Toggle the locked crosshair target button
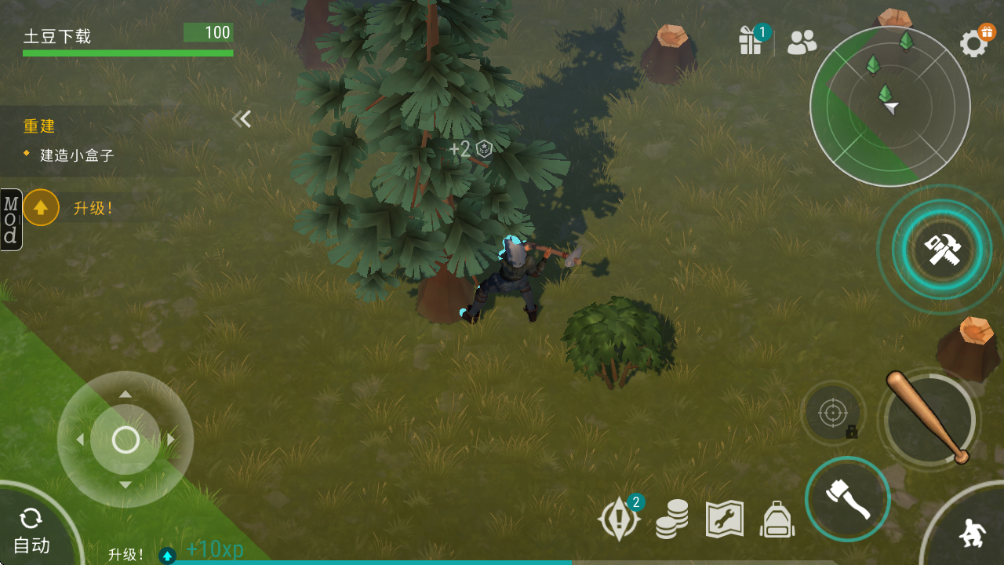 coord(833,413)
